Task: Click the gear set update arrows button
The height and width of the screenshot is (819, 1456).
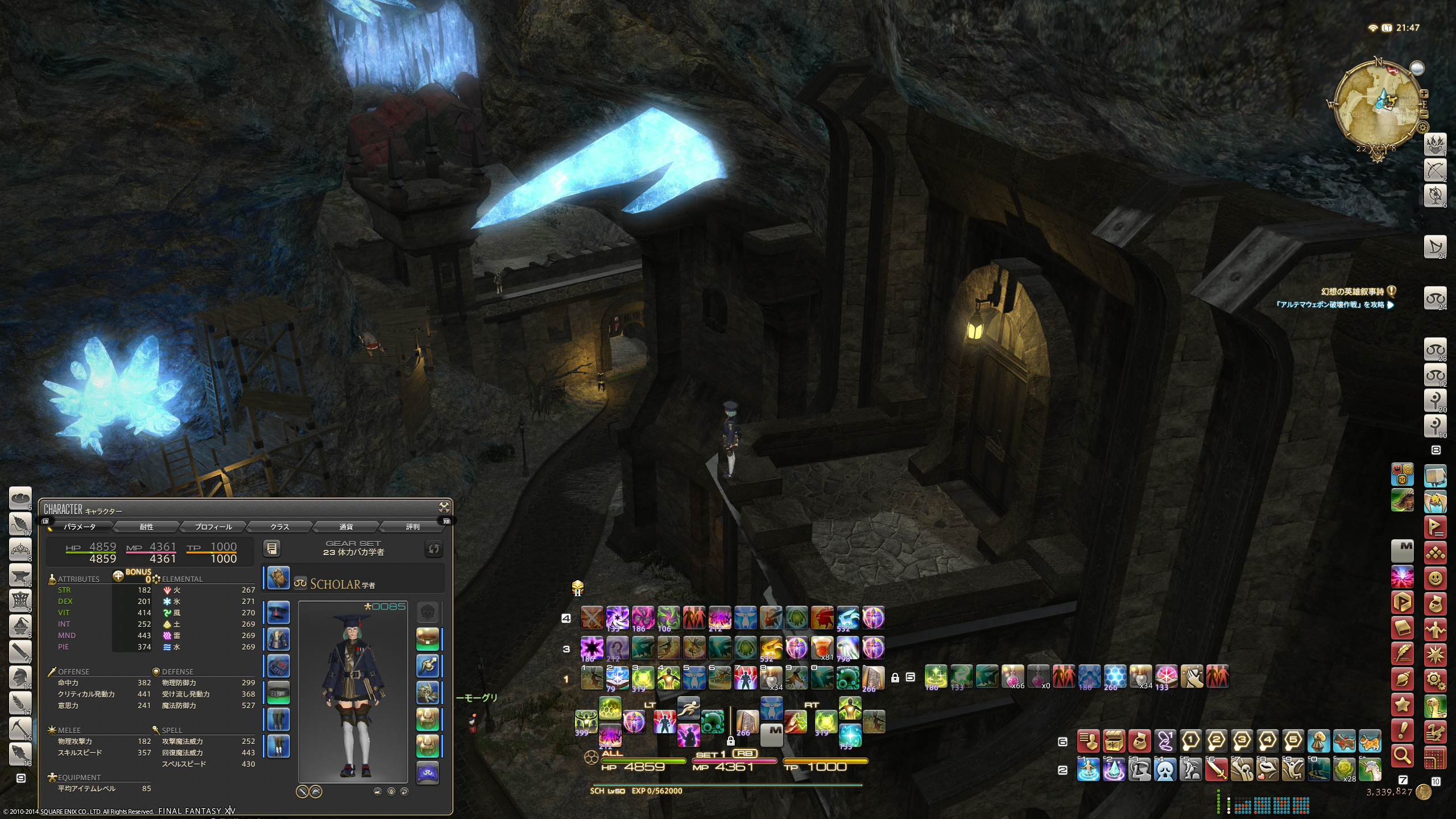Action: pos(433,548)
